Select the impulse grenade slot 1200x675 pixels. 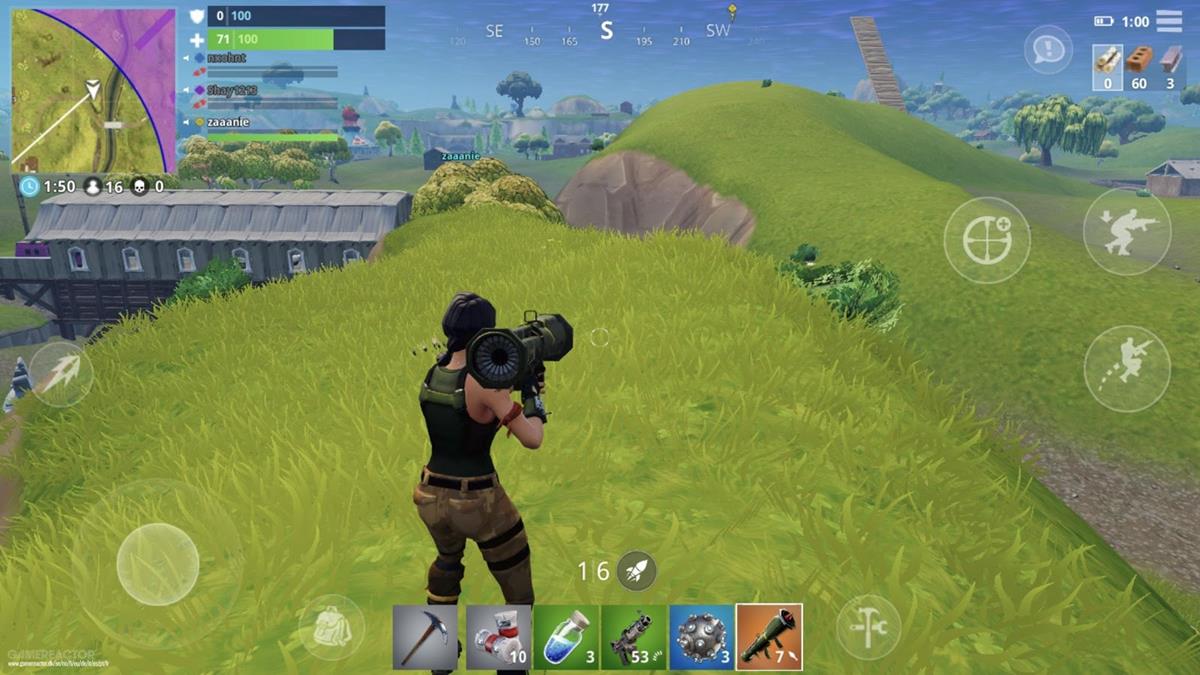(x=701, y=637)
